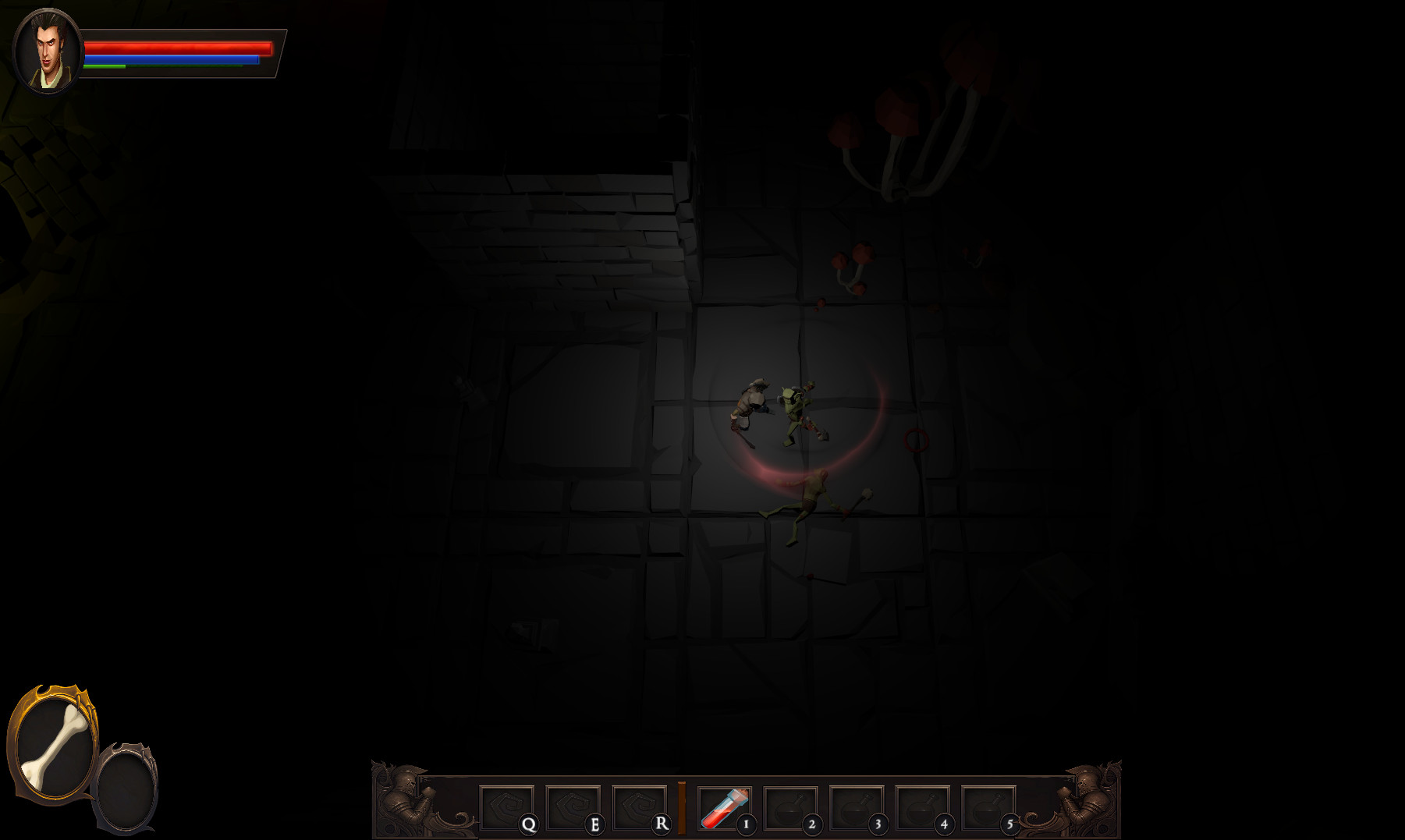1405x840 pixels.
Task: Select the empty Q skill slot
Action: (507, 806)
